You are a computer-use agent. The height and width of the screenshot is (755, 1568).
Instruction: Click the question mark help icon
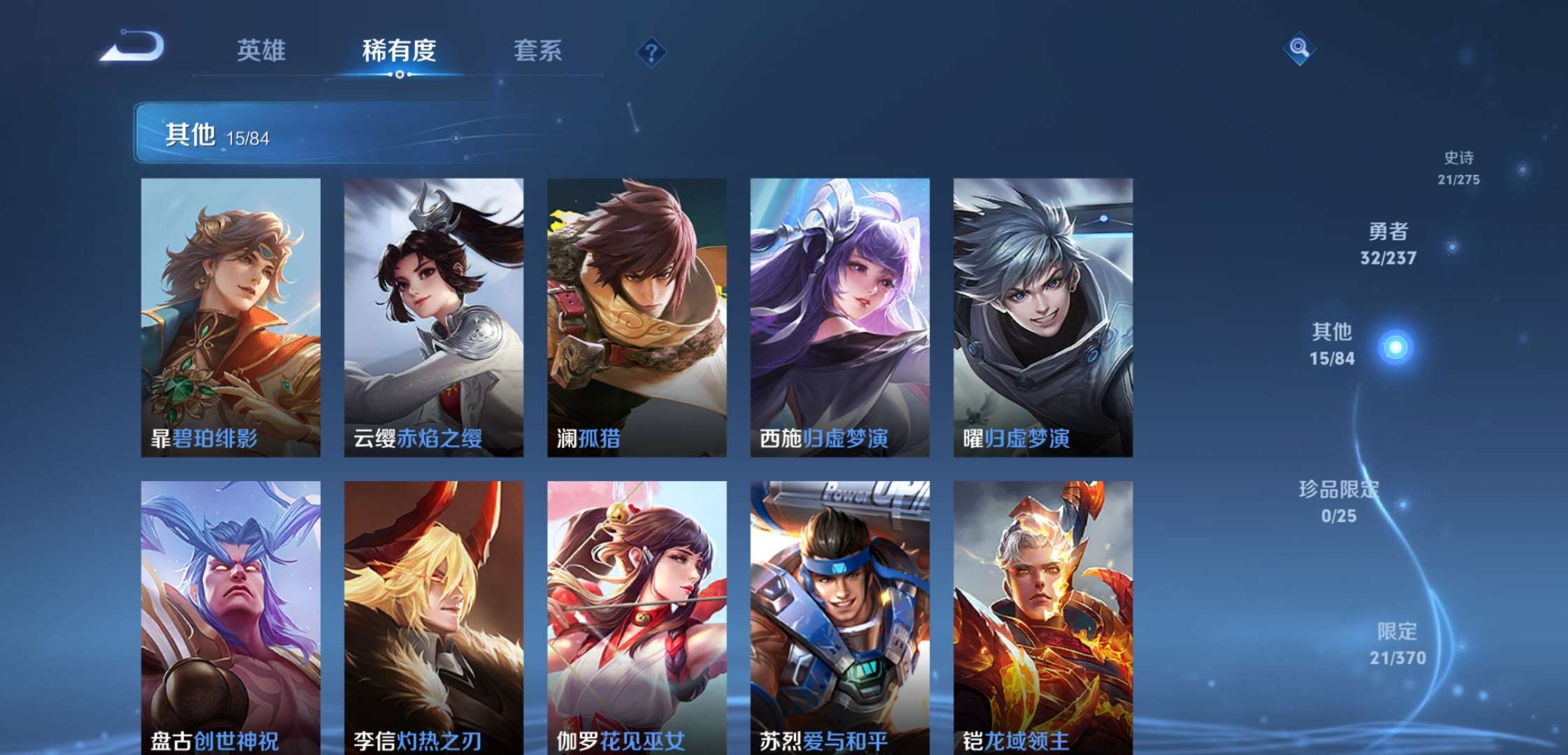650,51
